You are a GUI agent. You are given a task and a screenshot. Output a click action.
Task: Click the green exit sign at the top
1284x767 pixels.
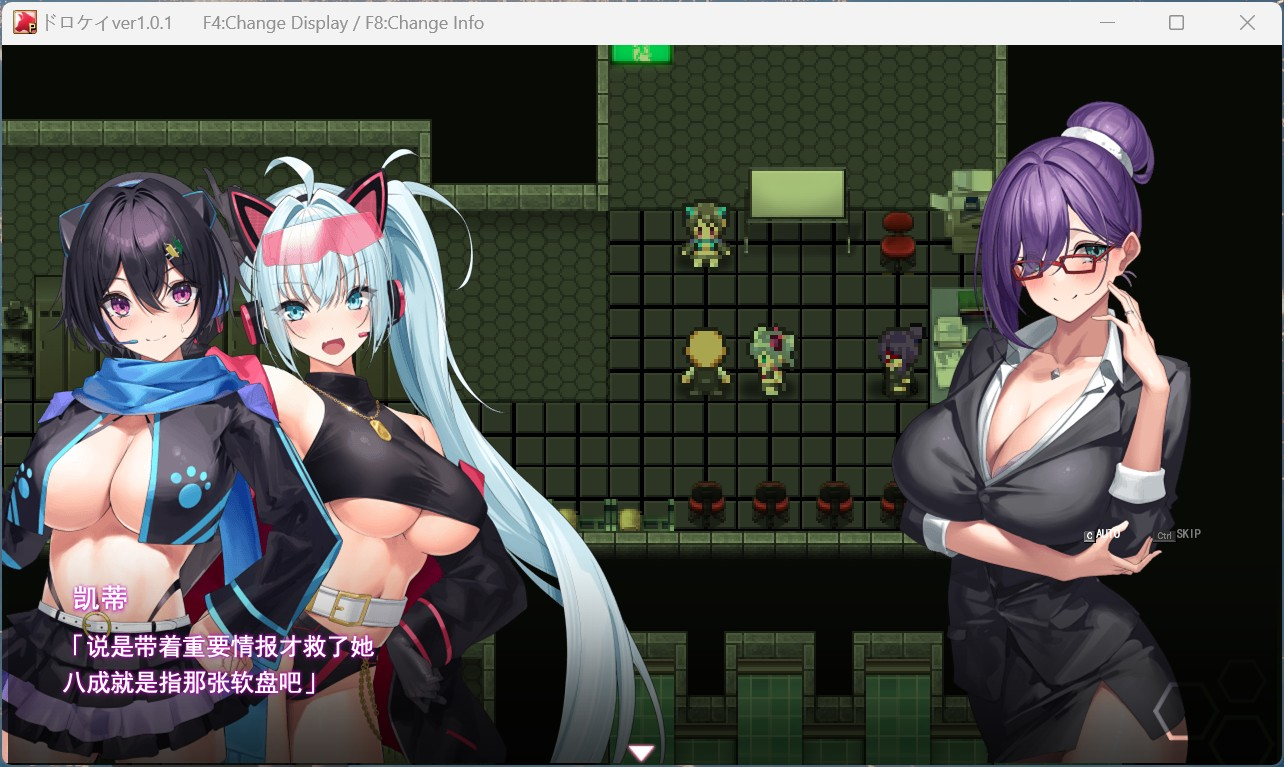pyautogui.click(x=640, y=55)
